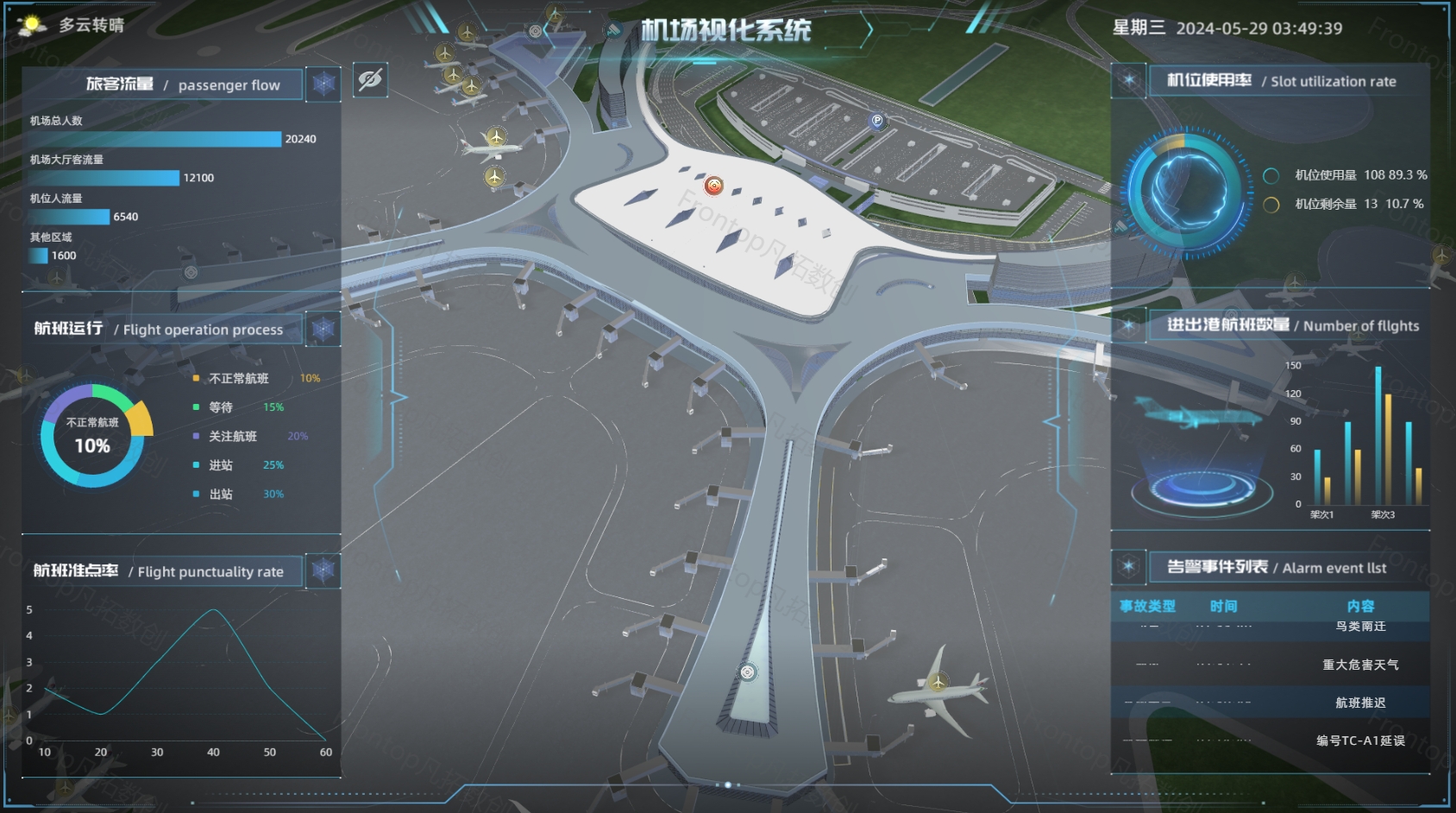Select the blue parking P map marker
Viewport: 1456px width, 813px height.
[877, 121]
